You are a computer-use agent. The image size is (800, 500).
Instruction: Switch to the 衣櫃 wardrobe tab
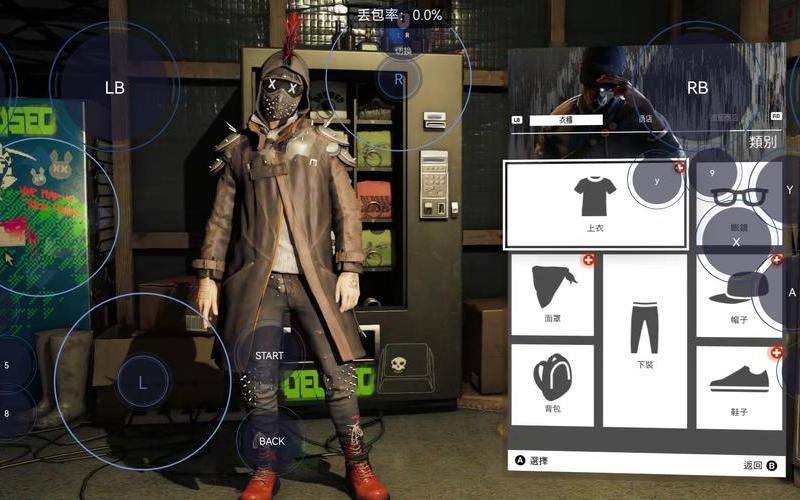tap(566, 120)
